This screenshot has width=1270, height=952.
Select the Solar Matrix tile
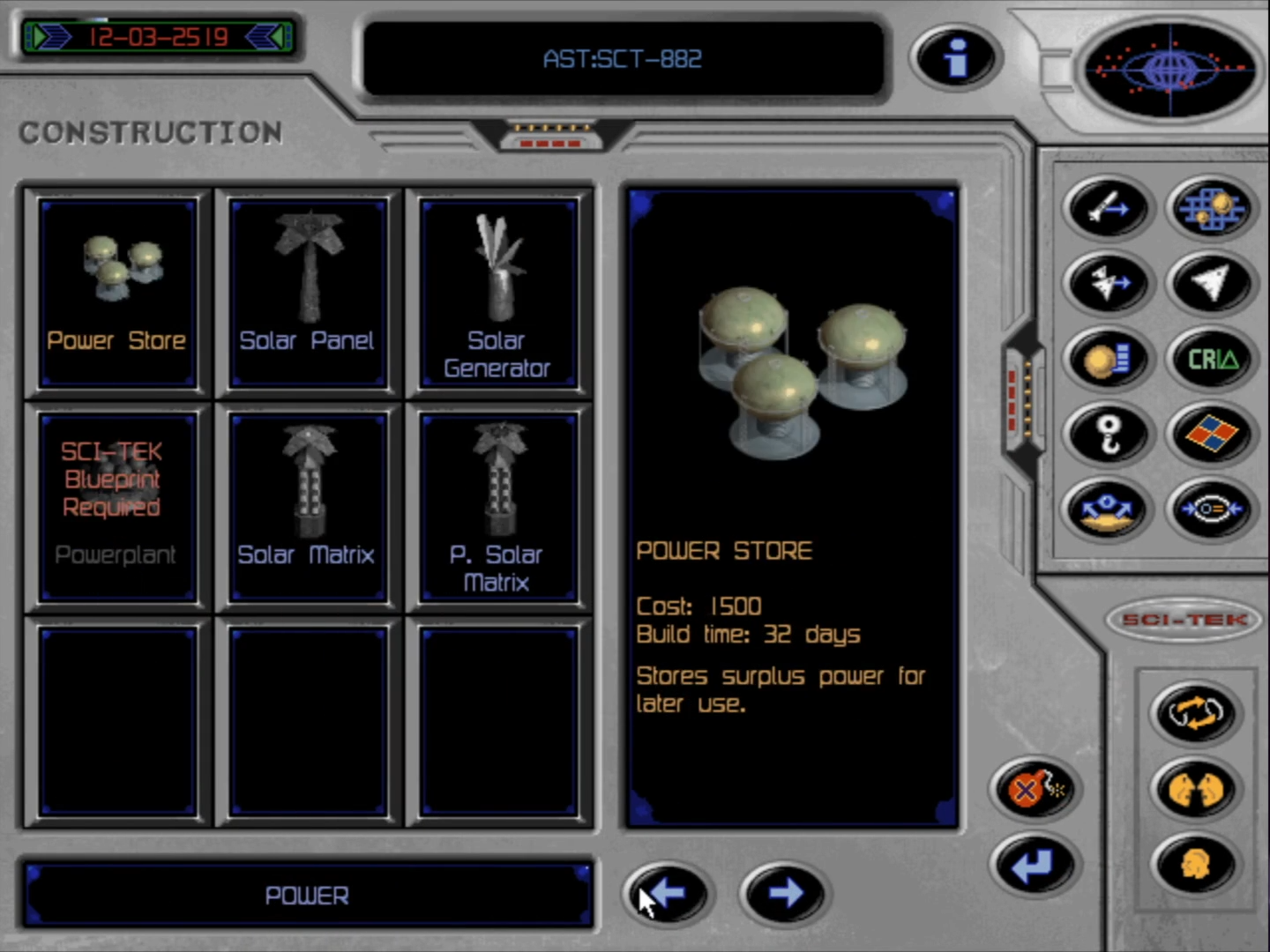[308, 506]
